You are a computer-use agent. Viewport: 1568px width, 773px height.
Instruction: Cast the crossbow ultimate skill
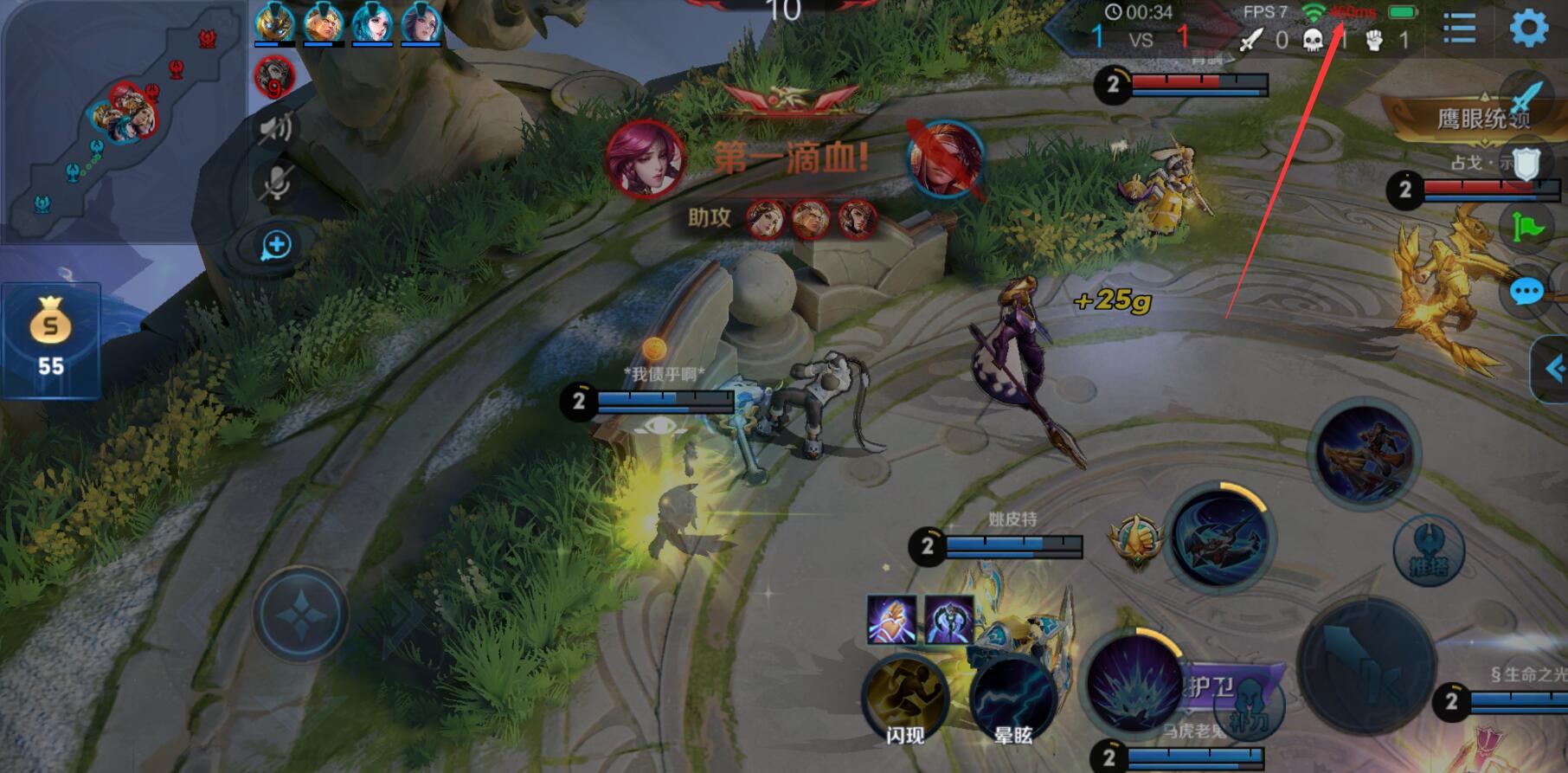tap(1365, 454)
